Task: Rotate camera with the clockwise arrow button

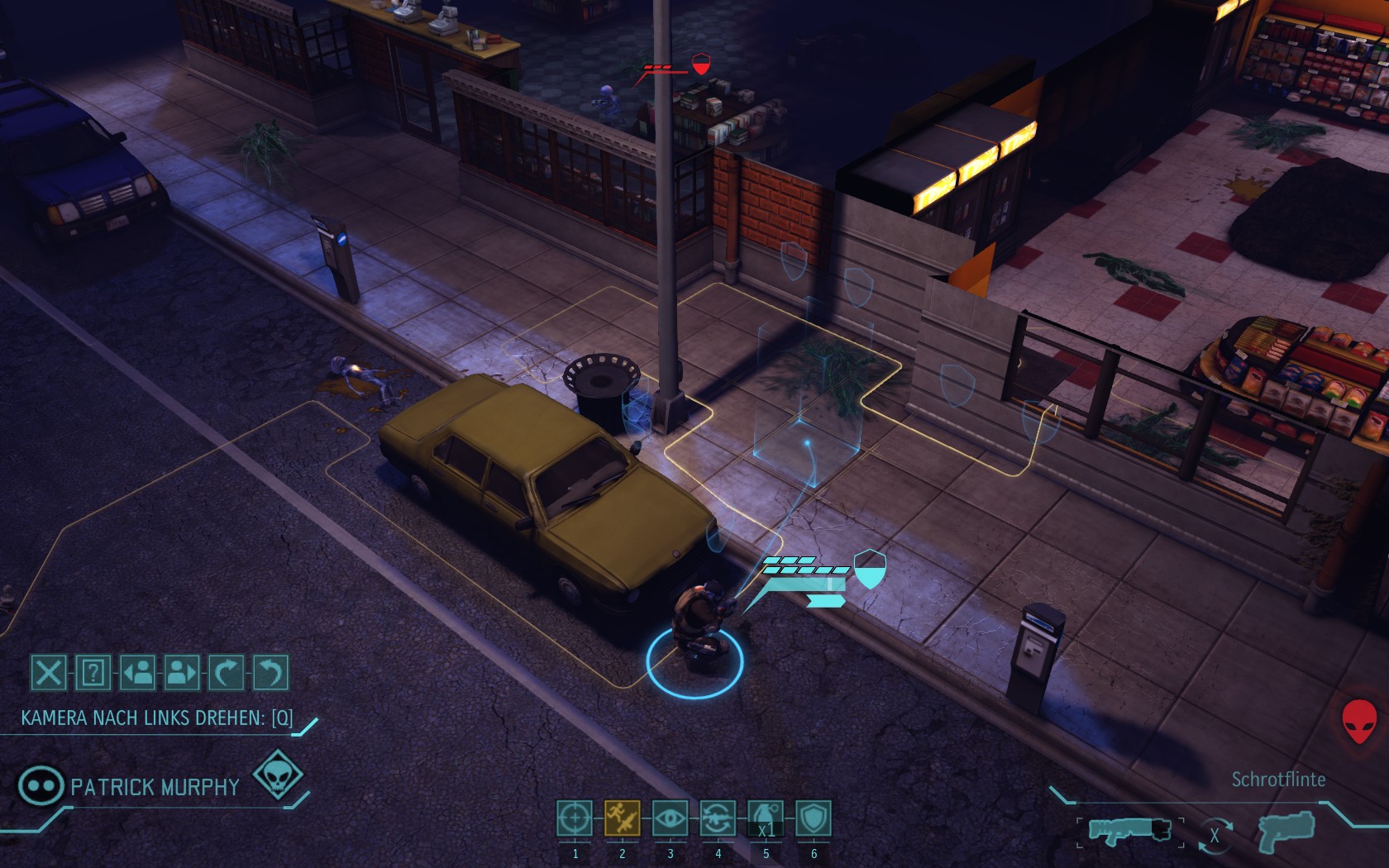Action: (227, 673)
